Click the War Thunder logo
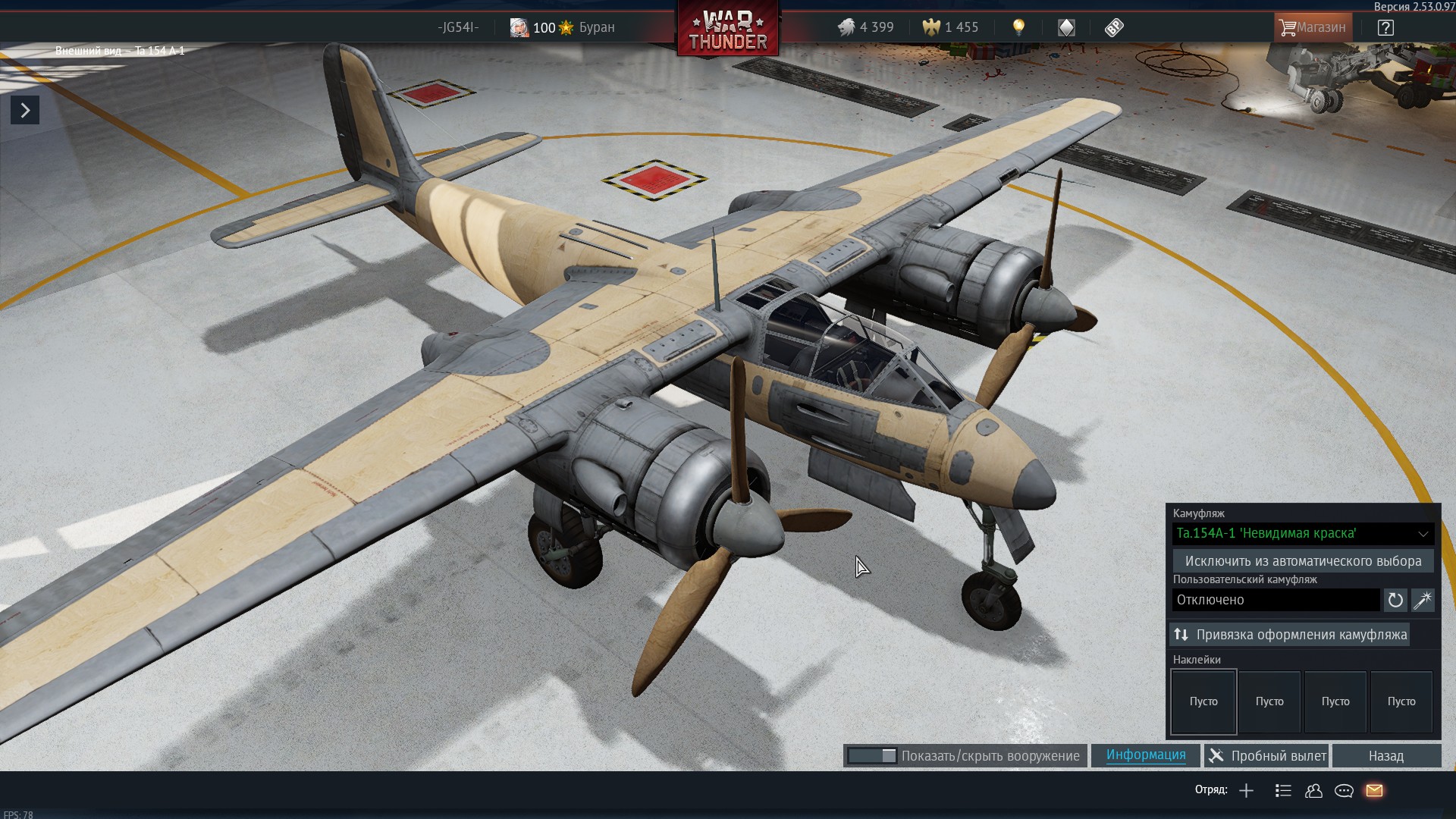Image resolution: width=1456 pixels, height=819 pixels. coord(728,30)
